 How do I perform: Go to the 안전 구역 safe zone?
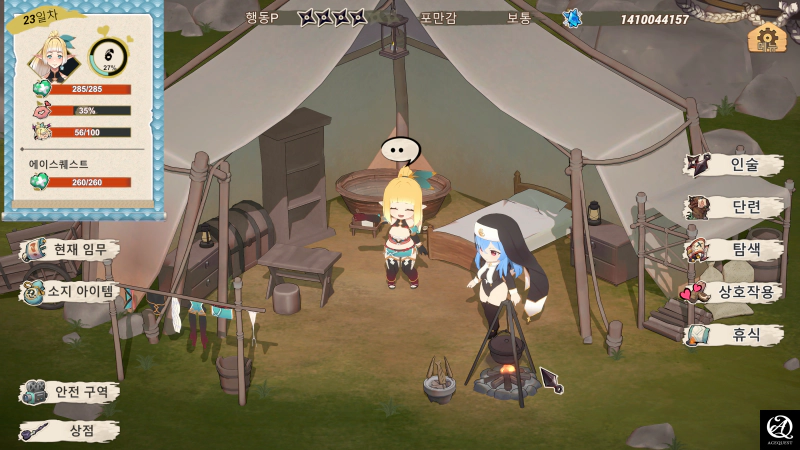click(x=72, y=391)
